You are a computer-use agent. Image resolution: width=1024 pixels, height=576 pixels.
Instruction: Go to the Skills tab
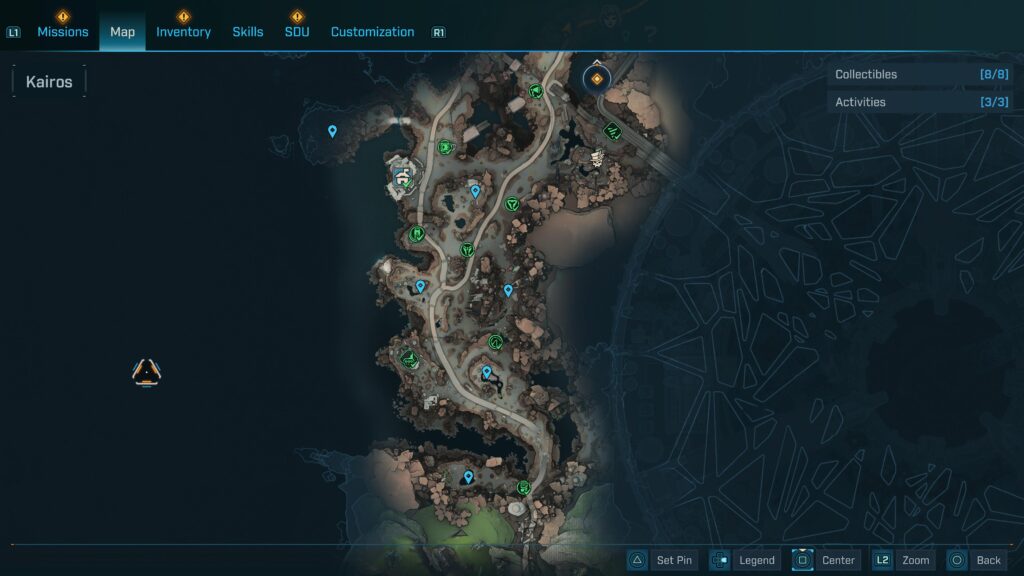(x=248, y=32)
